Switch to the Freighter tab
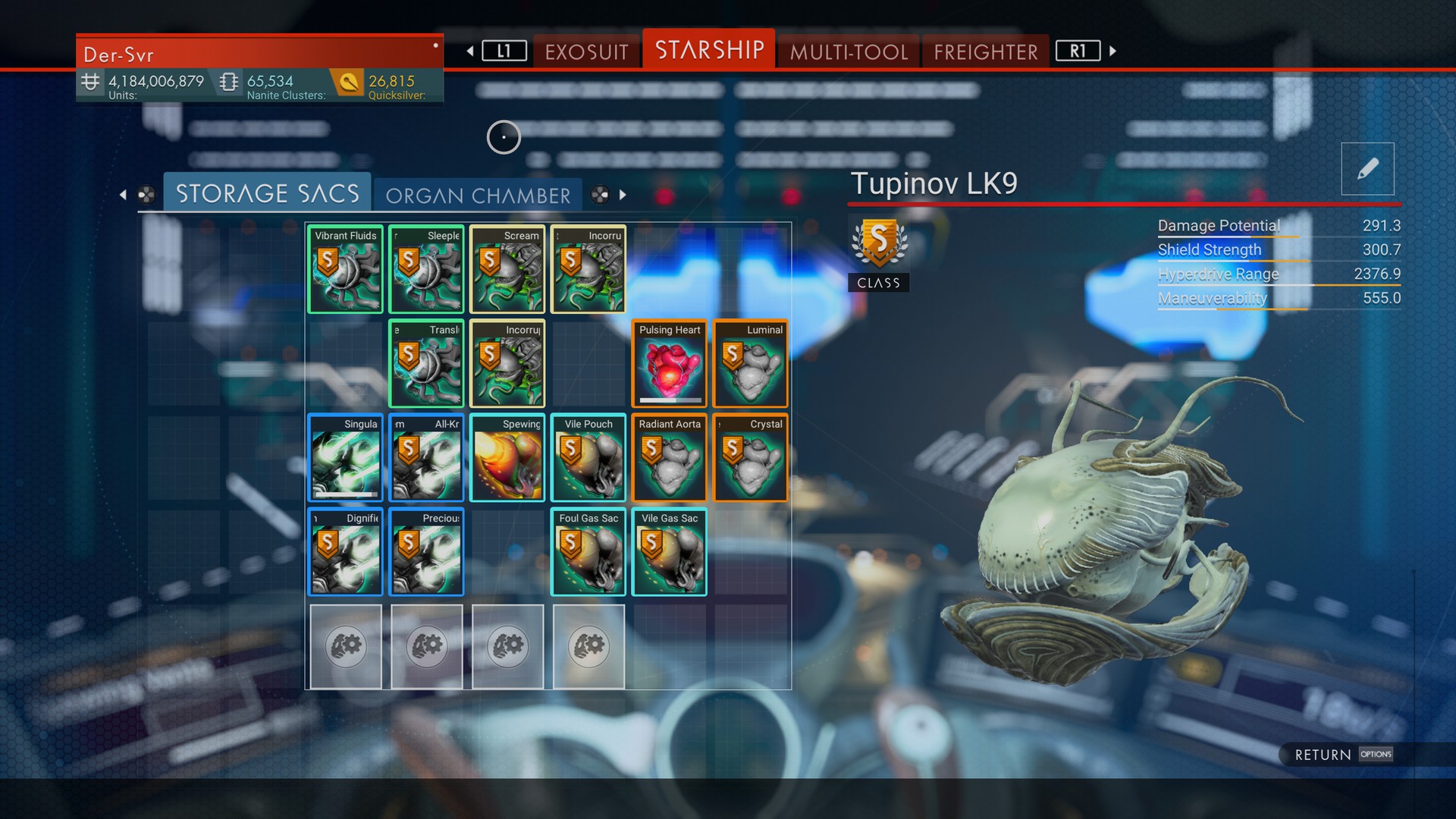Image resolution: width=1456 pixels, height=819 pixels. tap(985, 52)
